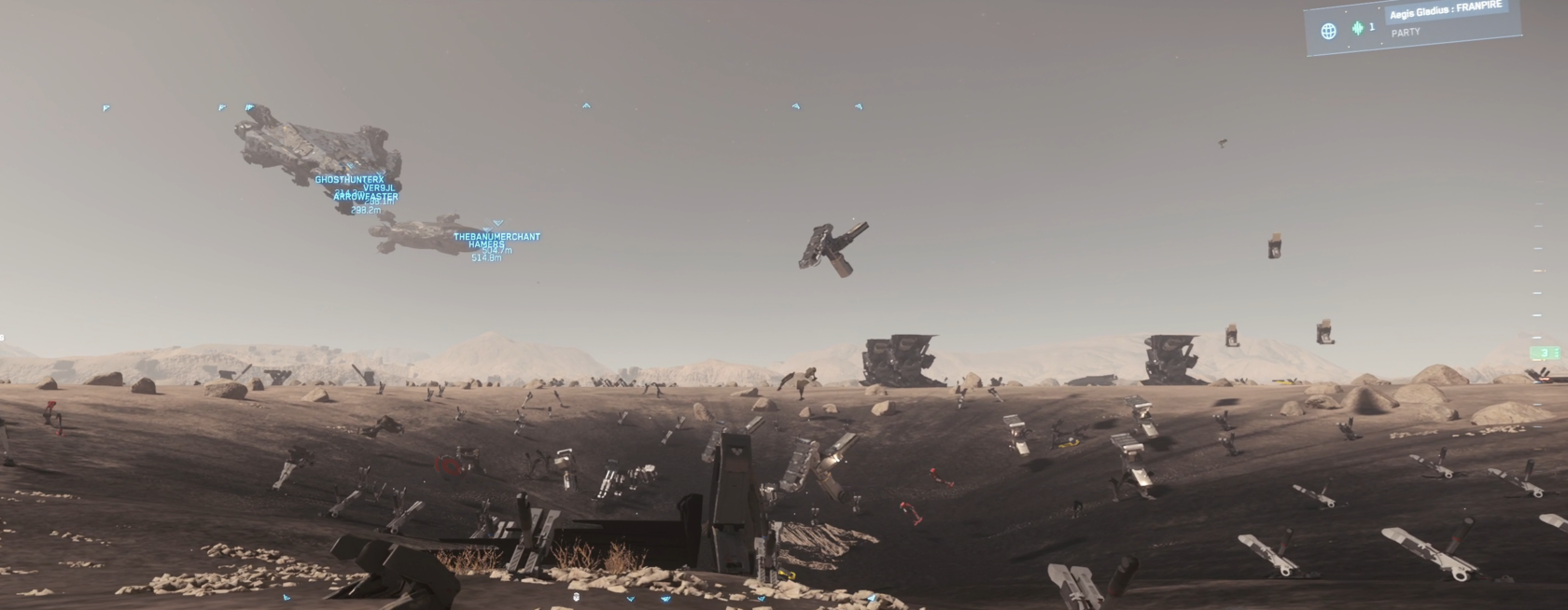Select the green voice waveform icon
Viewport: 1568px width, 610px height.
1357,28
